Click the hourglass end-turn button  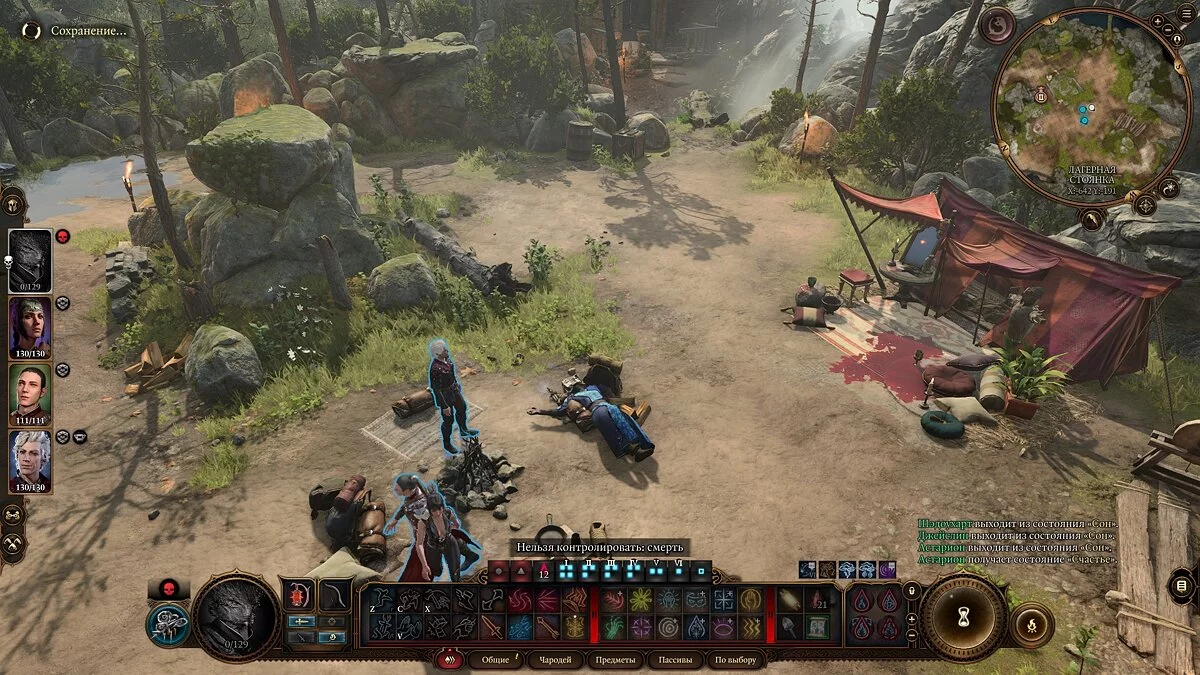[x=964, y=619]
